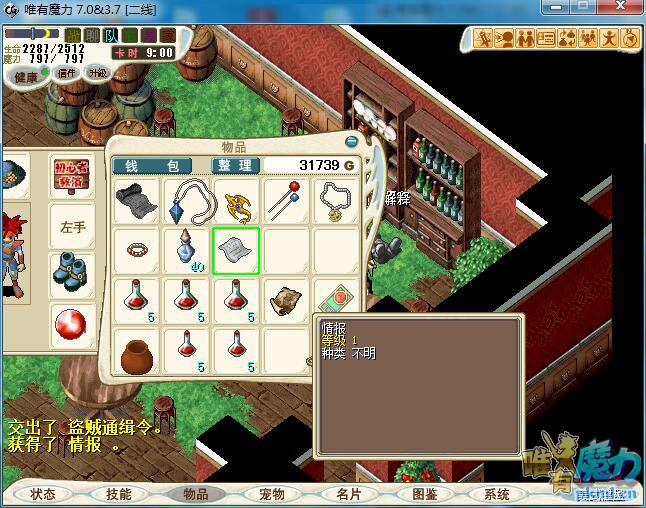Pick the golden winged ornament item
This screenshot has height=508, width=646.
236,200
